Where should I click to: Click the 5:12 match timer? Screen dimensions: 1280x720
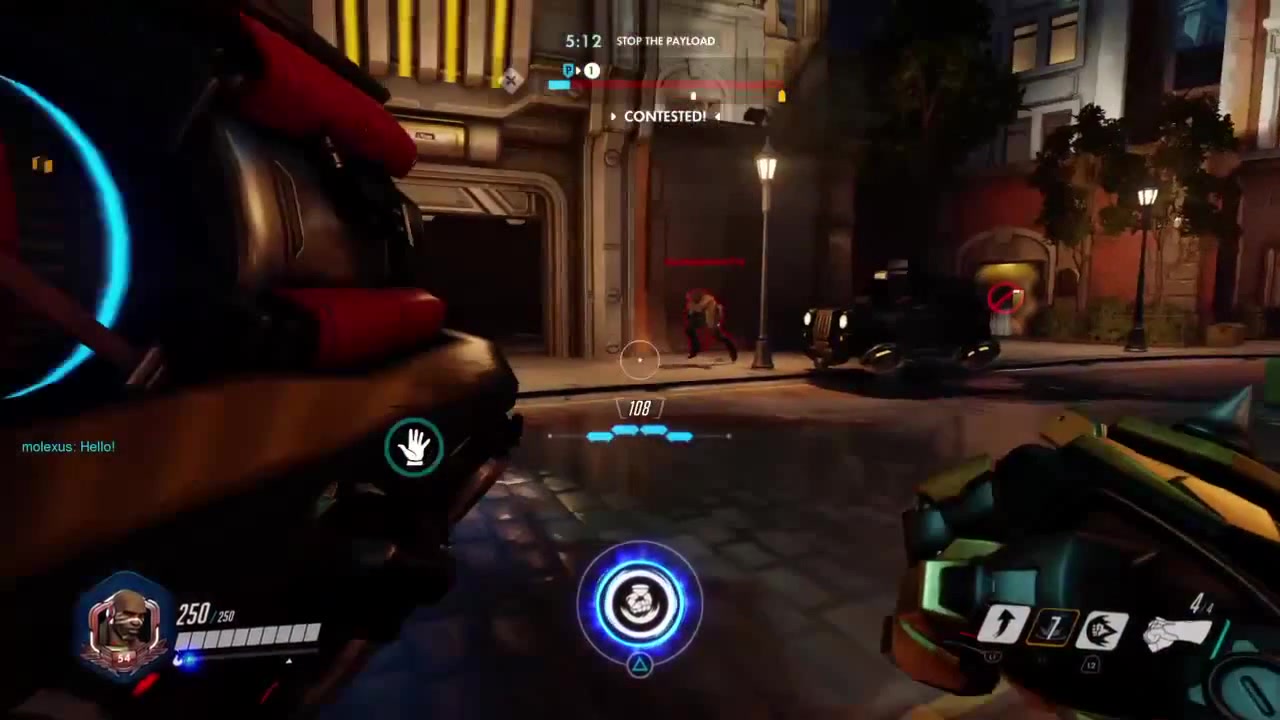[x=583, y=41]
